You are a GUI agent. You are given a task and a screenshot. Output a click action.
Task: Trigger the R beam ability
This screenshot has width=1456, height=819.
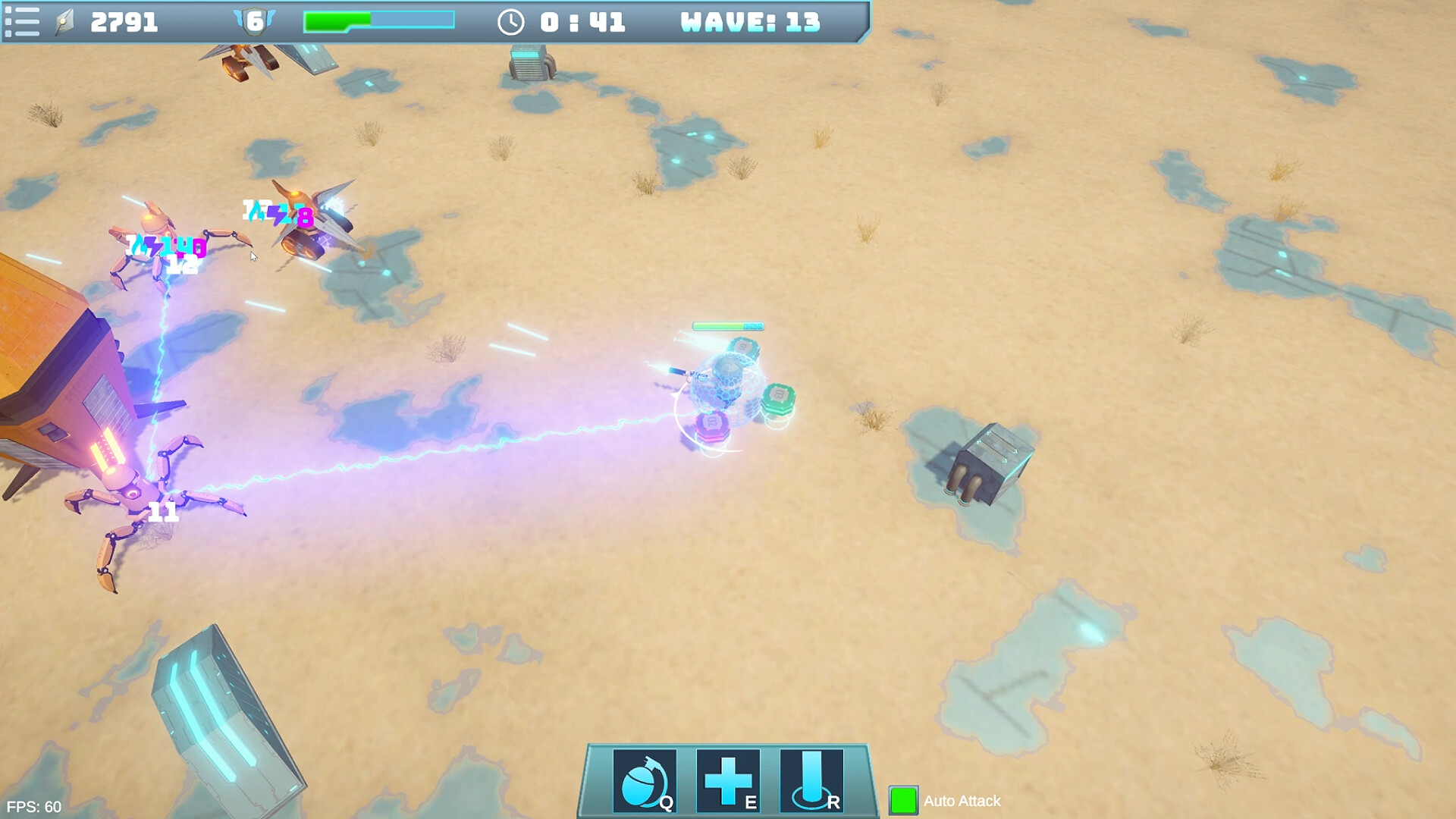pyautogui.click(x=812, y=781)
